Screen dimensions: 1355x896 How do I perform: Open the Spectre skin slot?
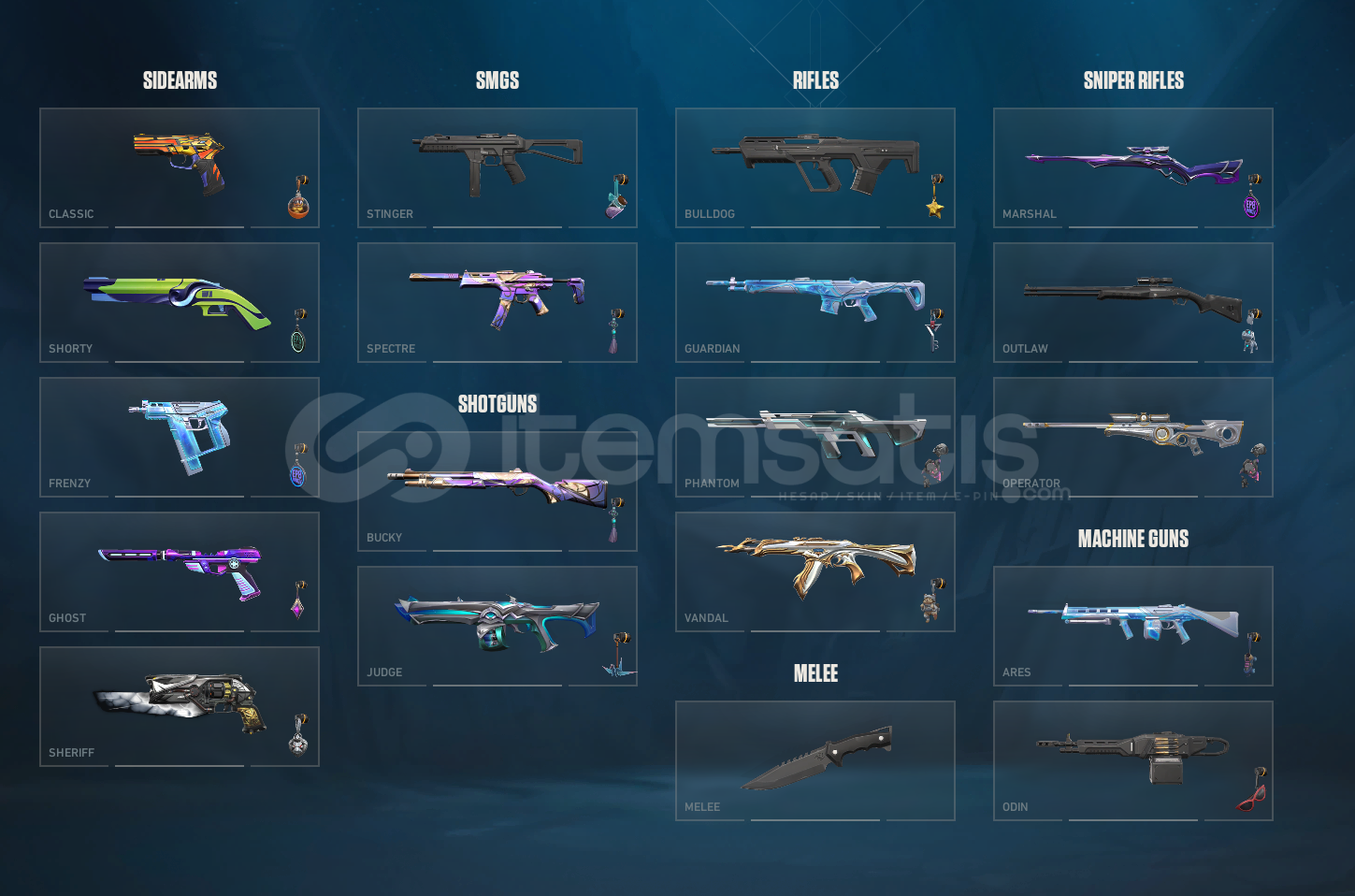coord(496,299)
